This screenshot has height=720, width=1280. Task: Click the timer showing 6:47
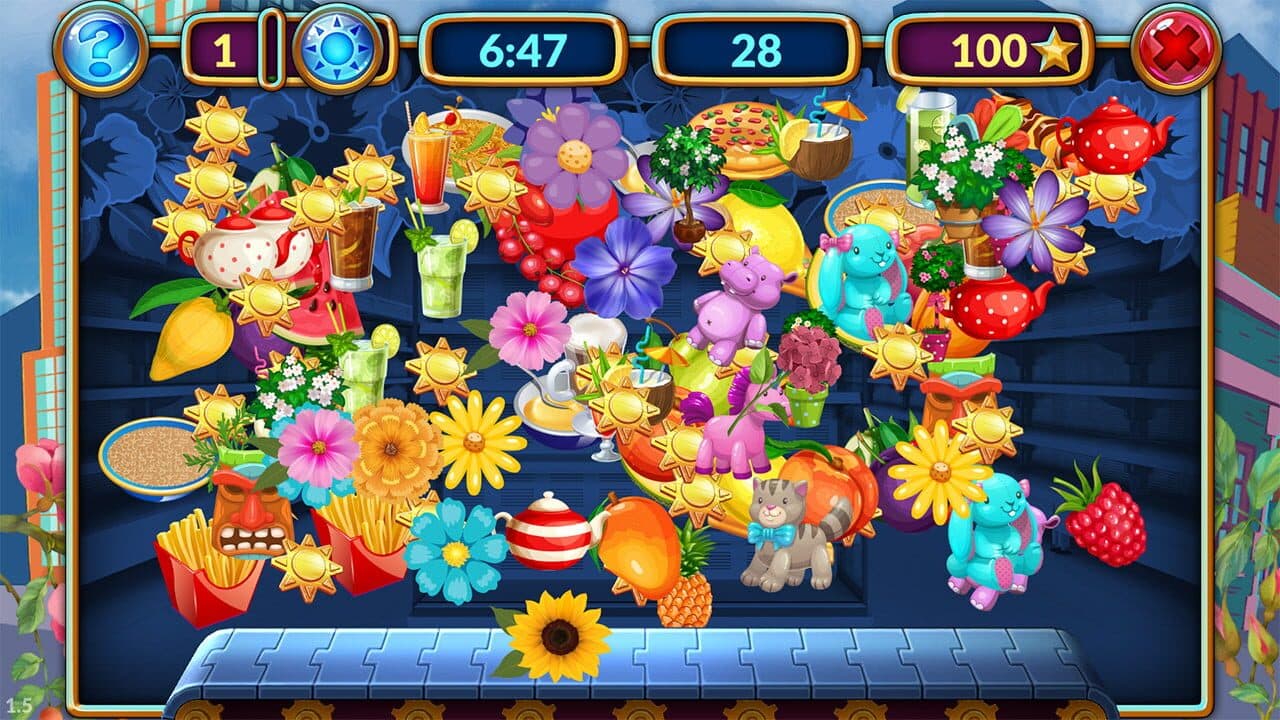click(x=525, y=47)
